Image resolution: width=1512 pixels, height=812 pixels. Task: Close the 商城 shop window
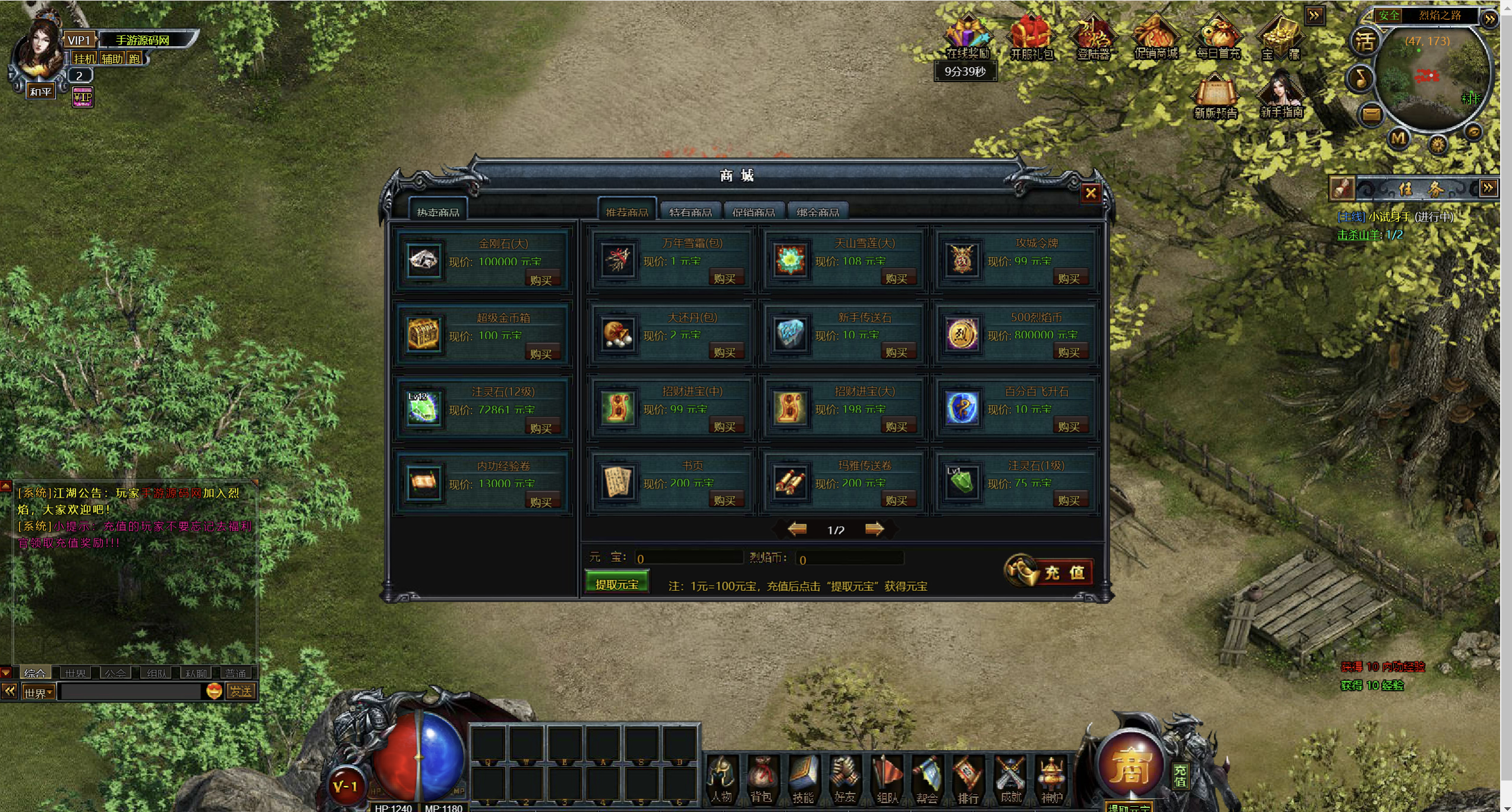(1090, 193)
